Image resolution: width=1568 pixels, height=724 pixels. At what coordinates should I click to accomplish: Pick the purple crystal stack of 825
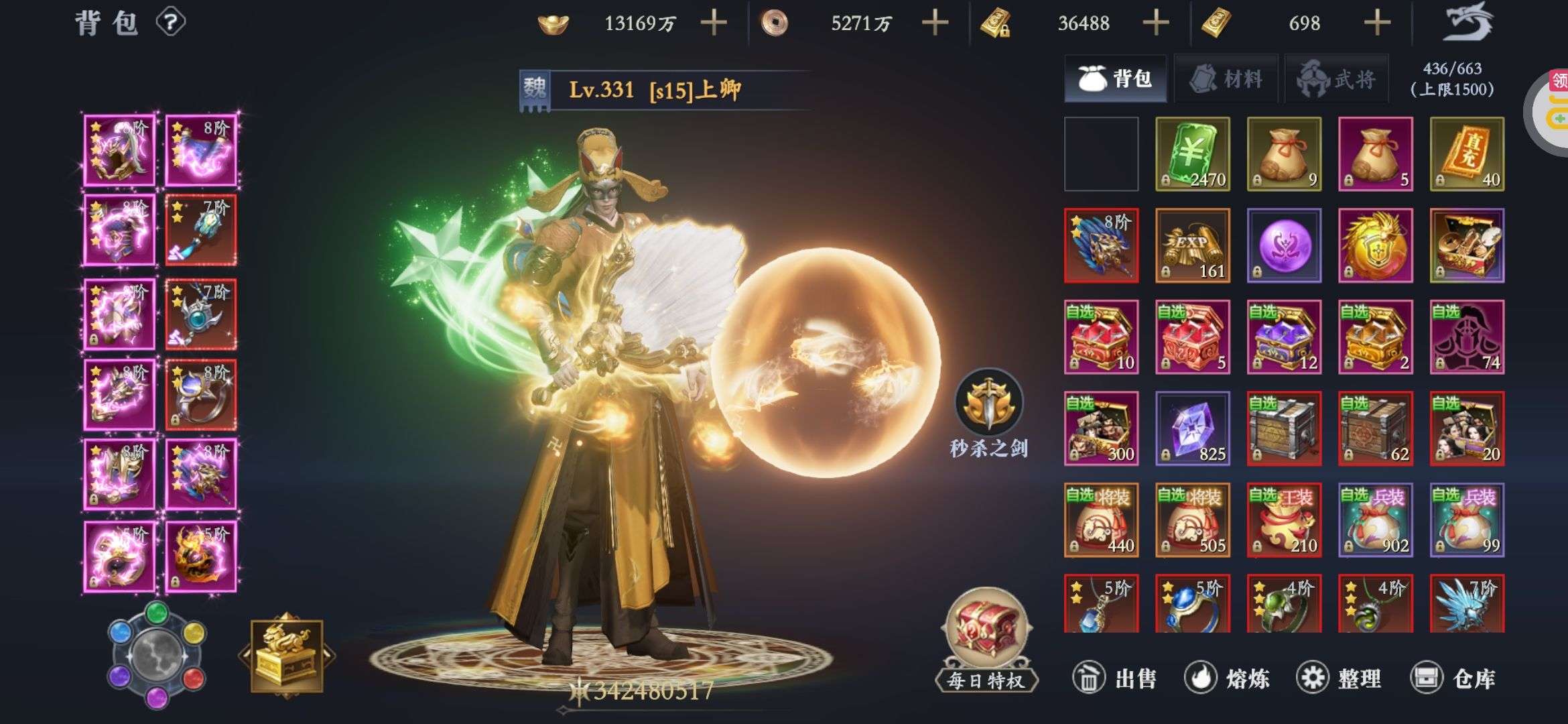coord(1193,428)
